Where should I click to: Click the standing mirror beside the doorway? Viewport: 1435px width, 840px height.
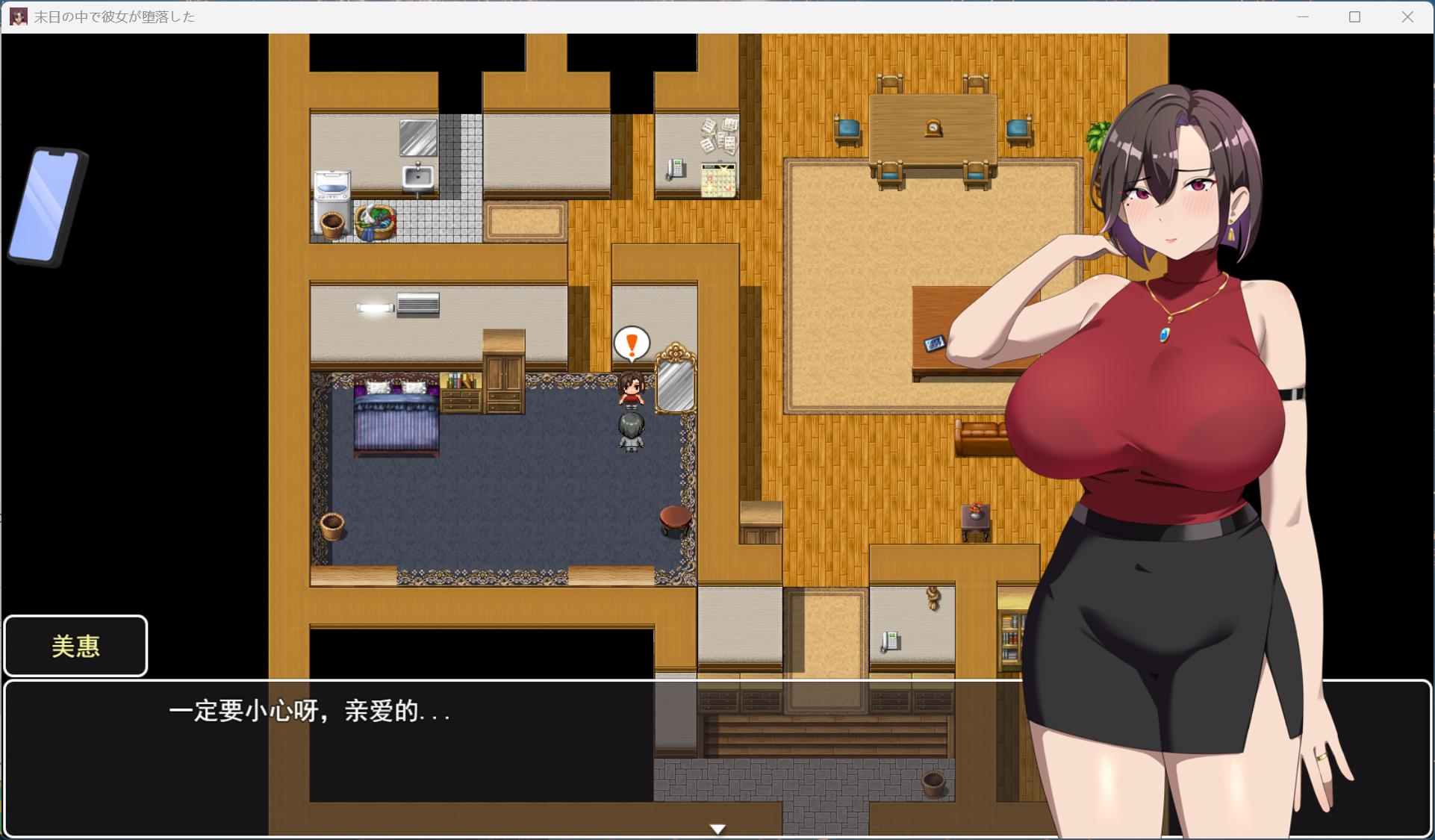(674, 385)
